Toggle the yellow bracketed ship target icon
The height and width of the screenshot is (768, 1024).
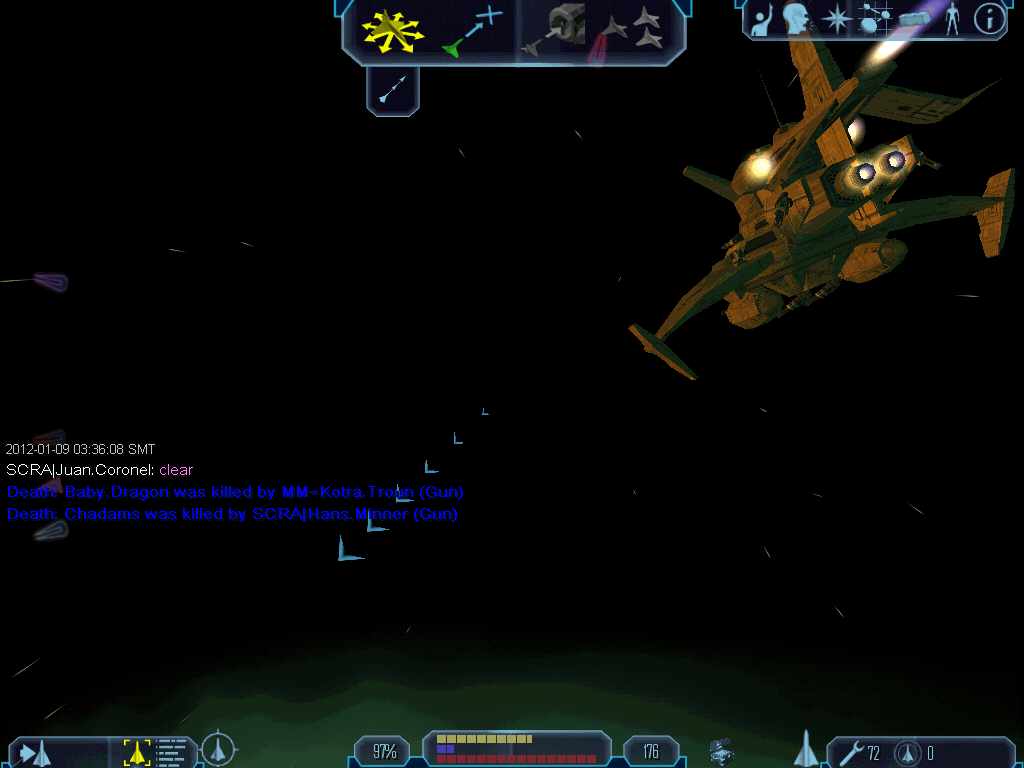pyautogui.click(x=136, y=752)
